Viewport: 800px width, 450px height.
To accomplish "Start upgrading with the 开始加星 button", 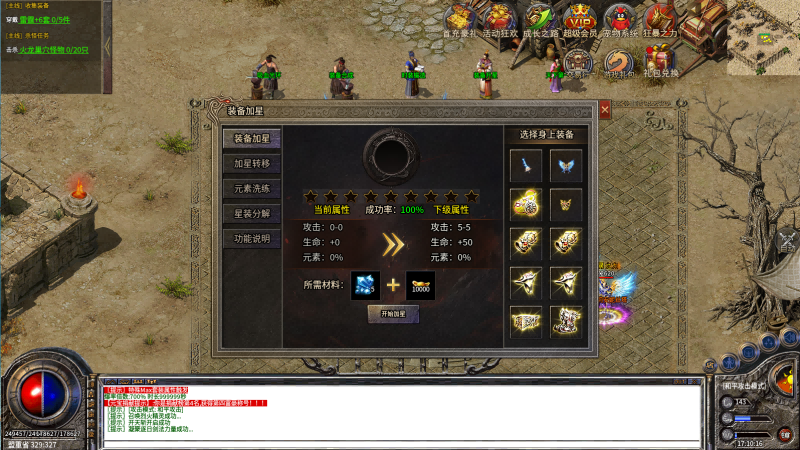I will point(393,314).
